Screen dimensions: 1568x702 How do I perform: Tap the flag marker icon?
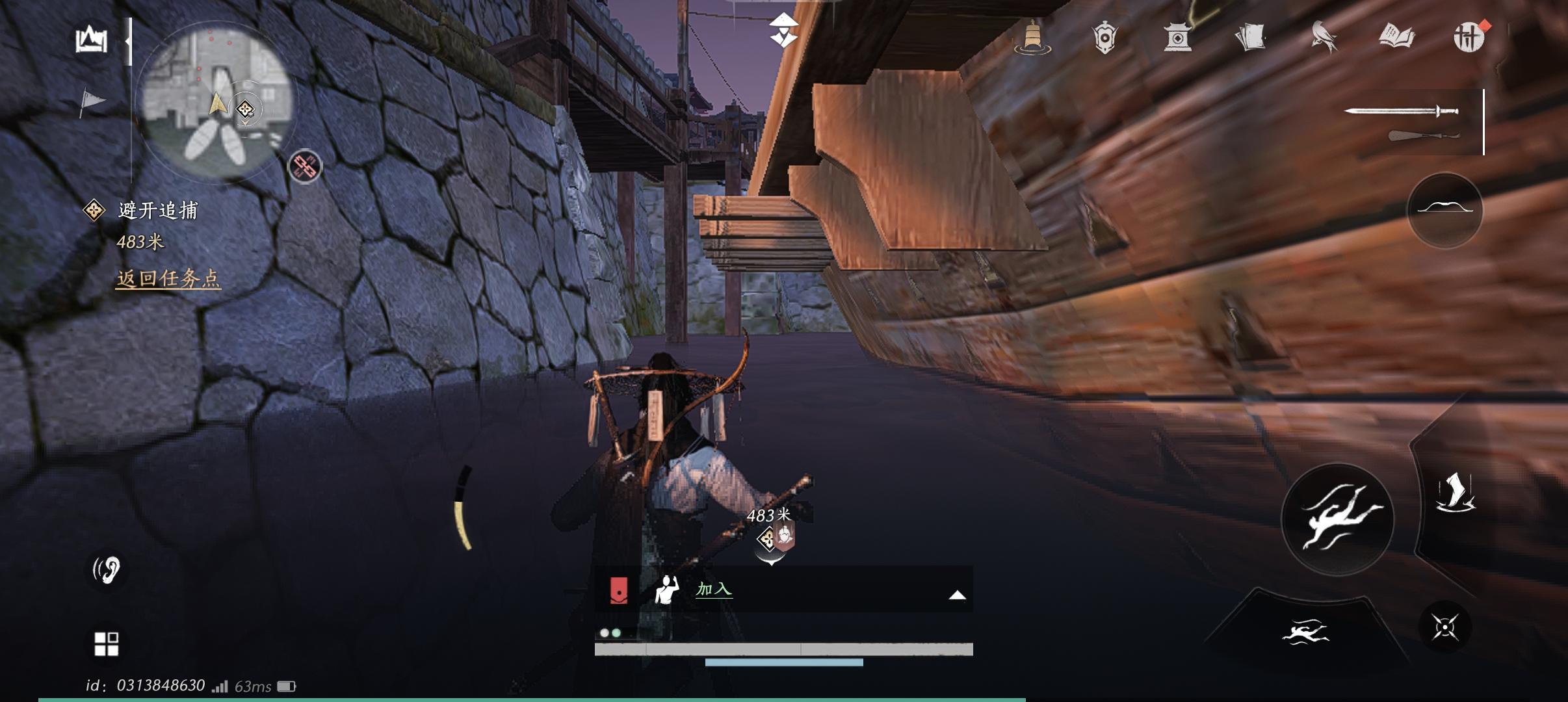93,99
